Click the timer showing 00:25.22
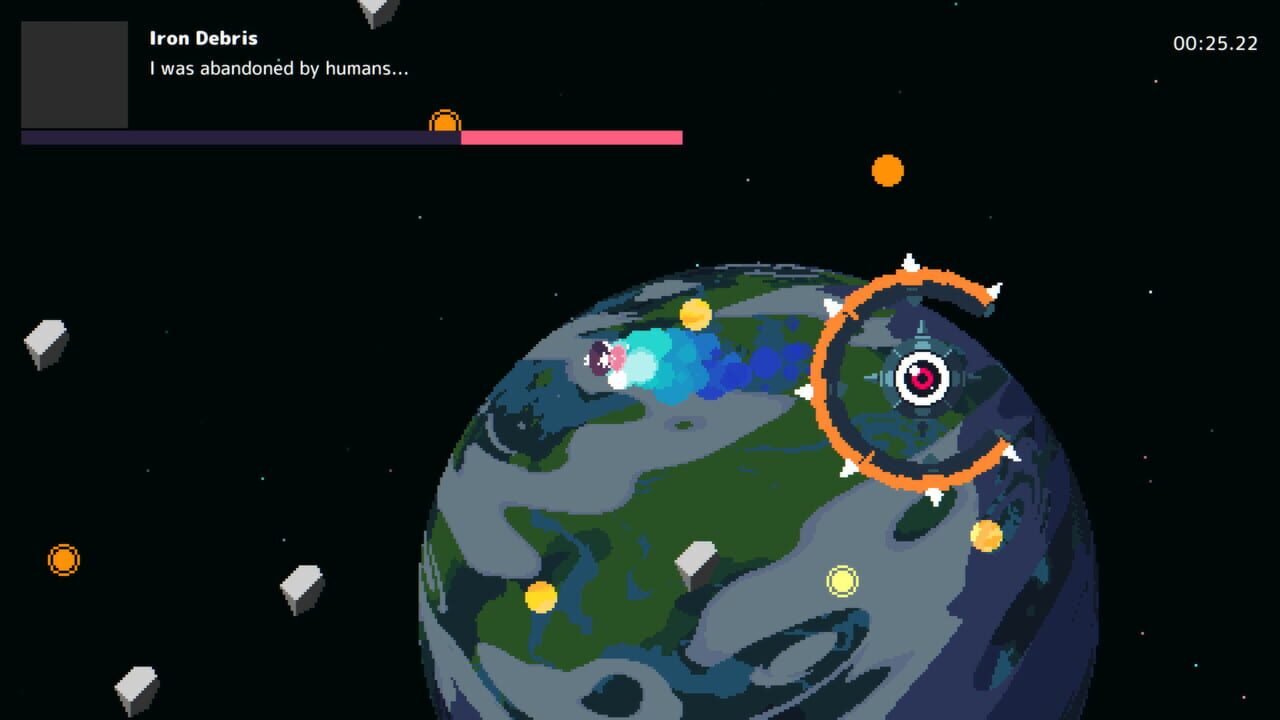This screenshot has width=1280, height=720. 1214,43
